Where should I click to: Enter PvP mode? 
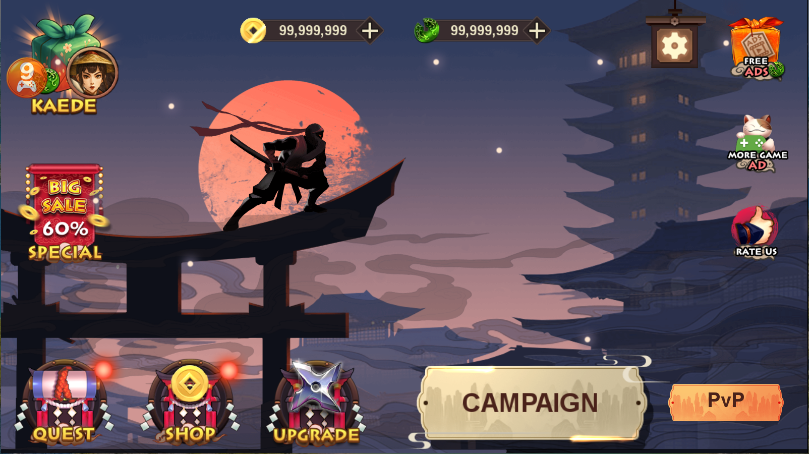click(725, 401)
